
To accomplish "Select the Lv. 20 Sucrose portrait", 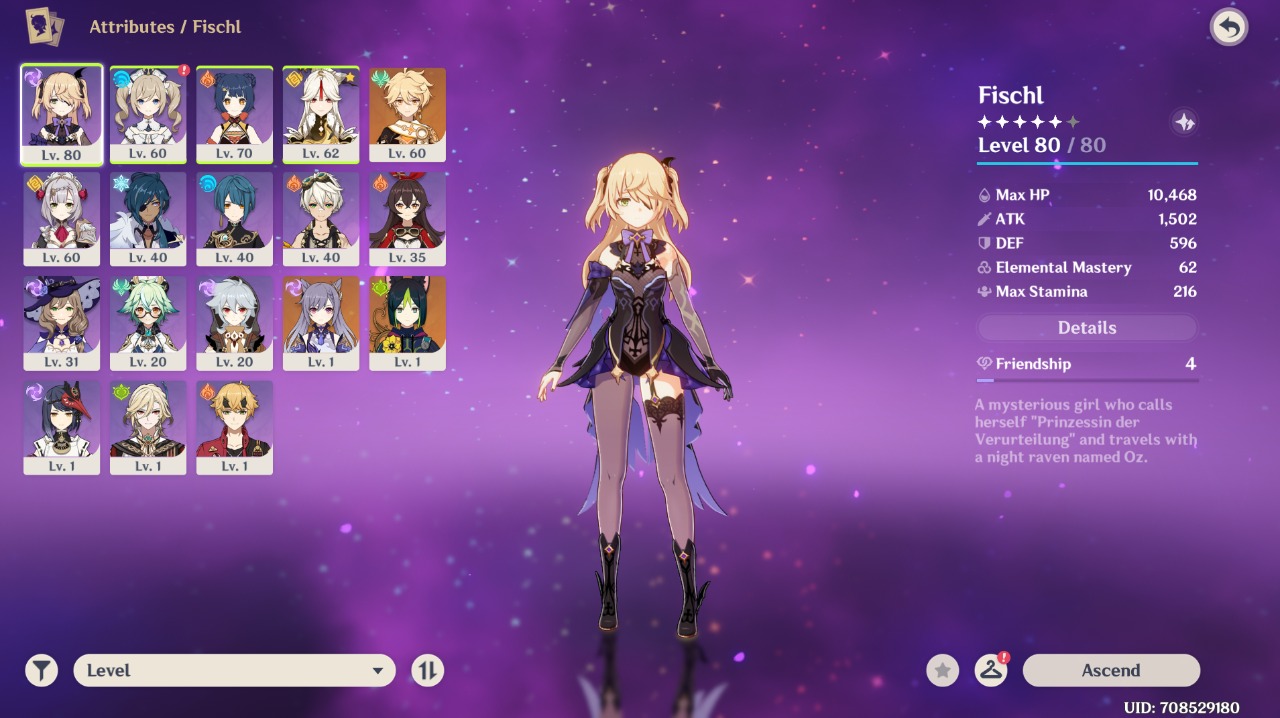I will coord(148,322).
